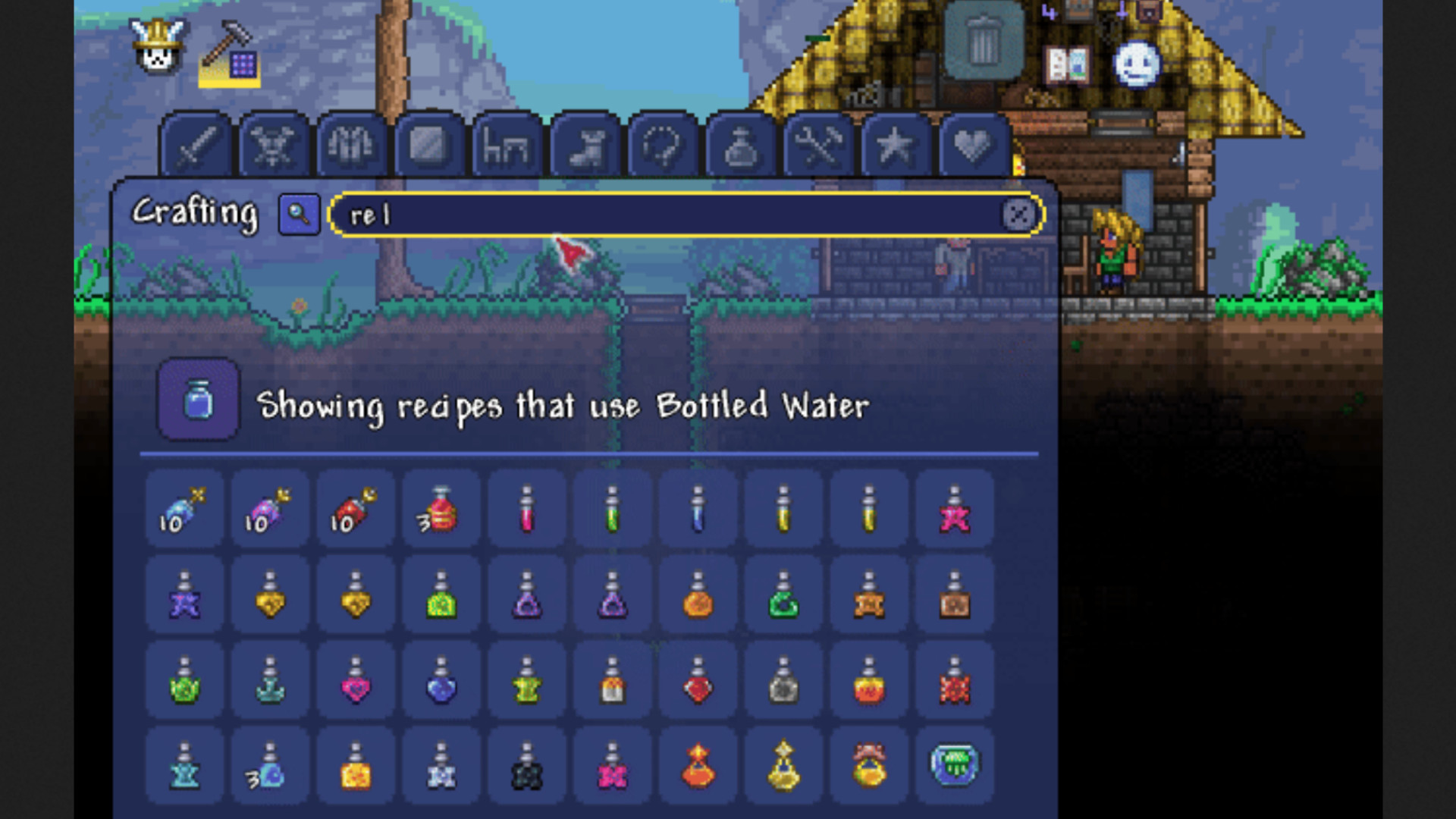Select the Flaming Arrows recipe
This screenshot has width=1456, height=819.
(354, 510)
